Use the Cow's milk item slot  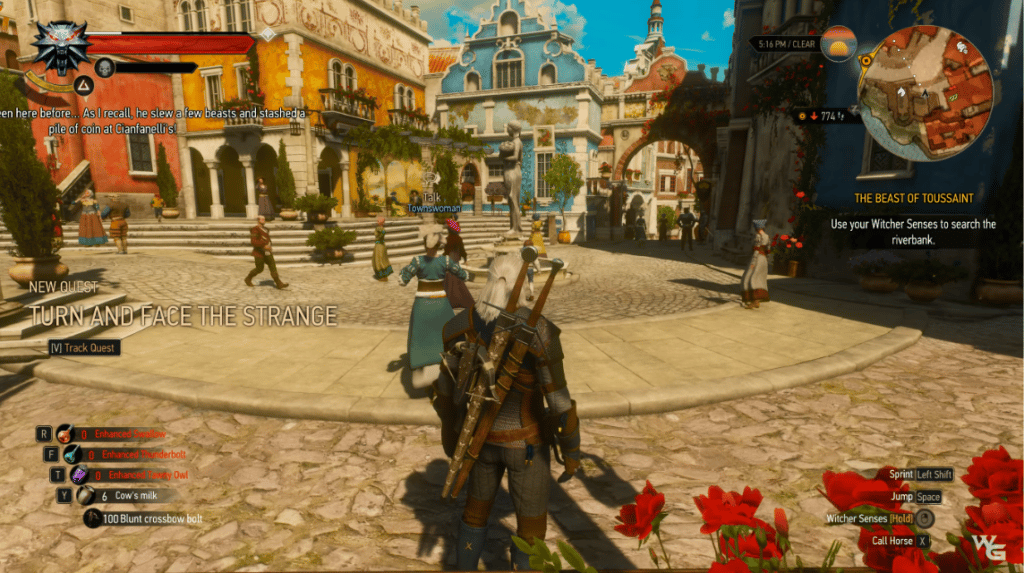click(x=86, y=496)
